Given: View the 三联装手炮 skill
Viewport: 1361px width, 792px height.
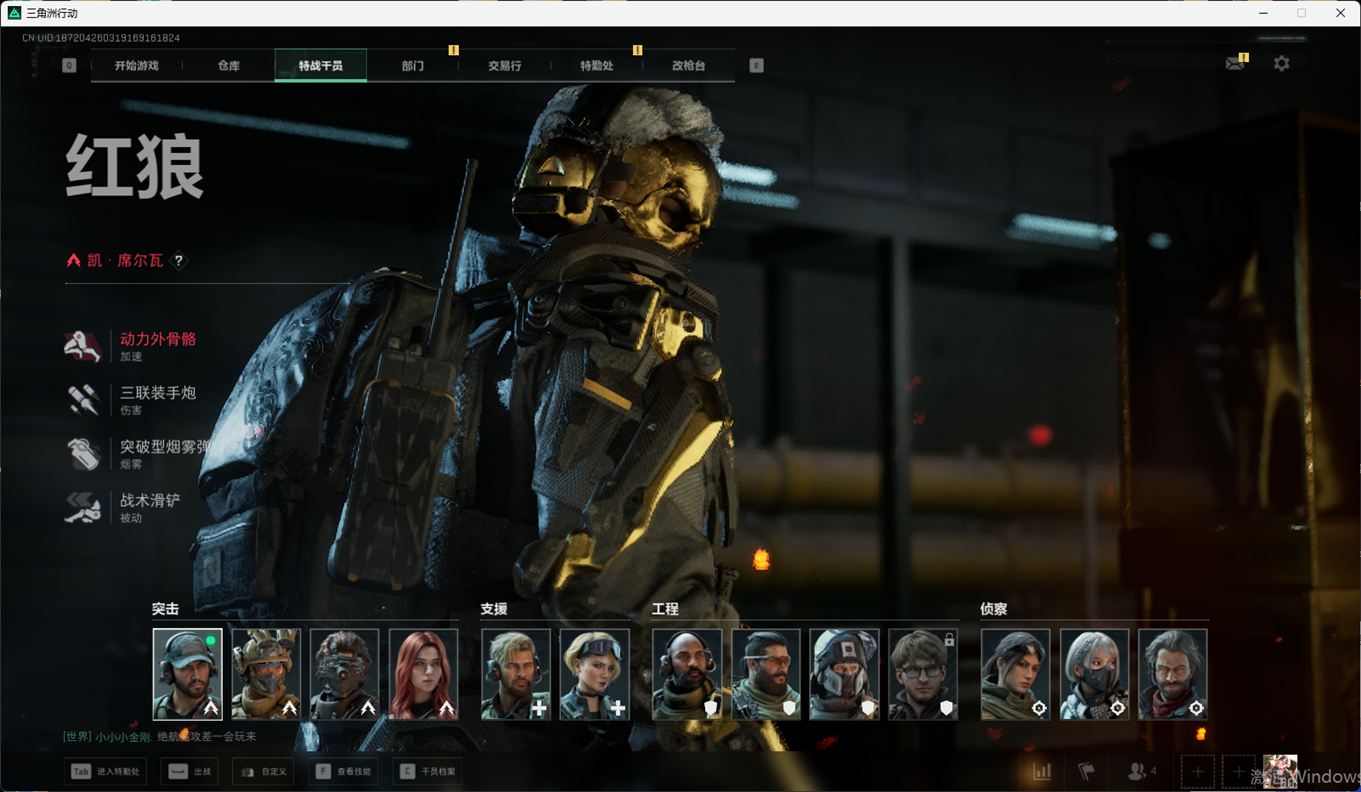Looking at the screenshot, I should [x=157, y=394].
